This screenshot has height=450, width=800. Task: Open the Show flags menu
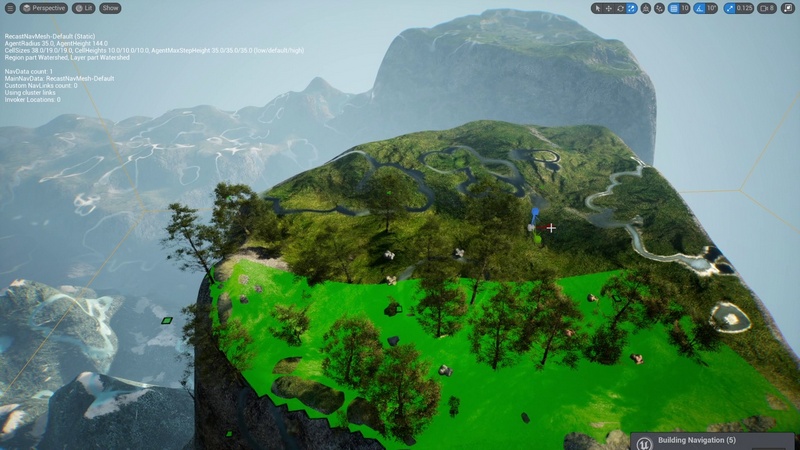point(110,8)
